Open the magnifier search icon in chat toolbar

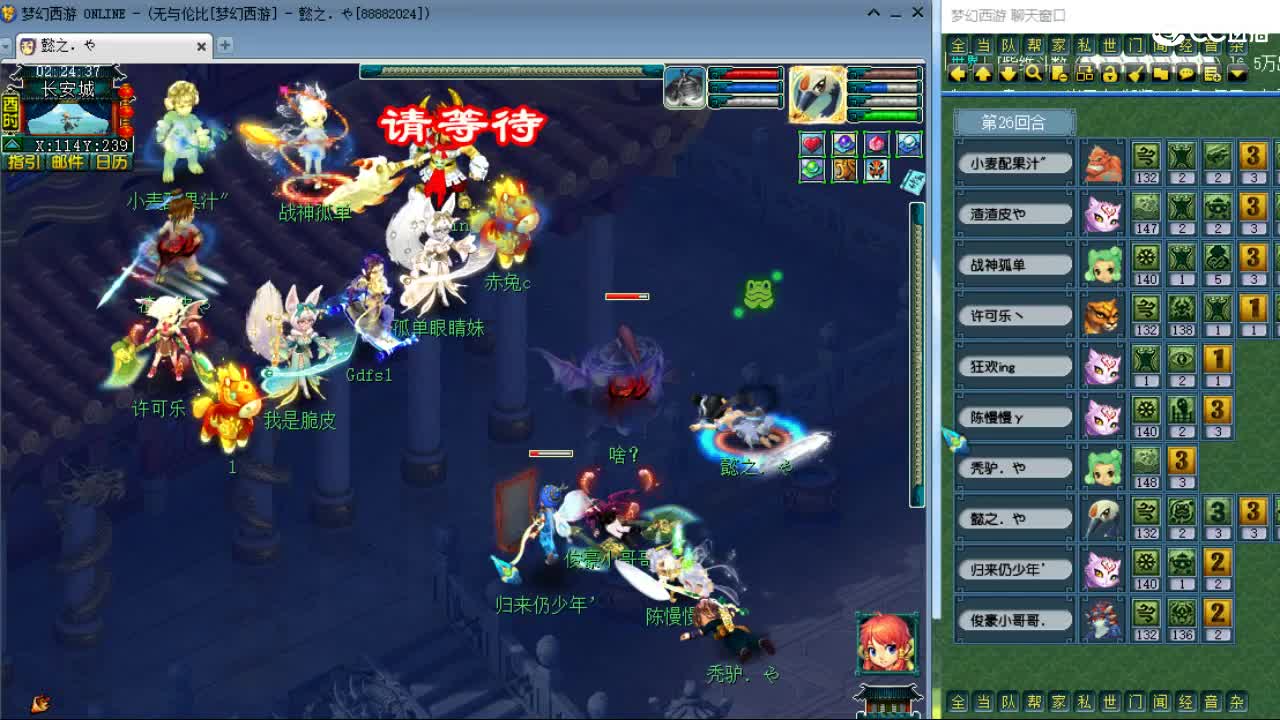(x=1031, y=75)
